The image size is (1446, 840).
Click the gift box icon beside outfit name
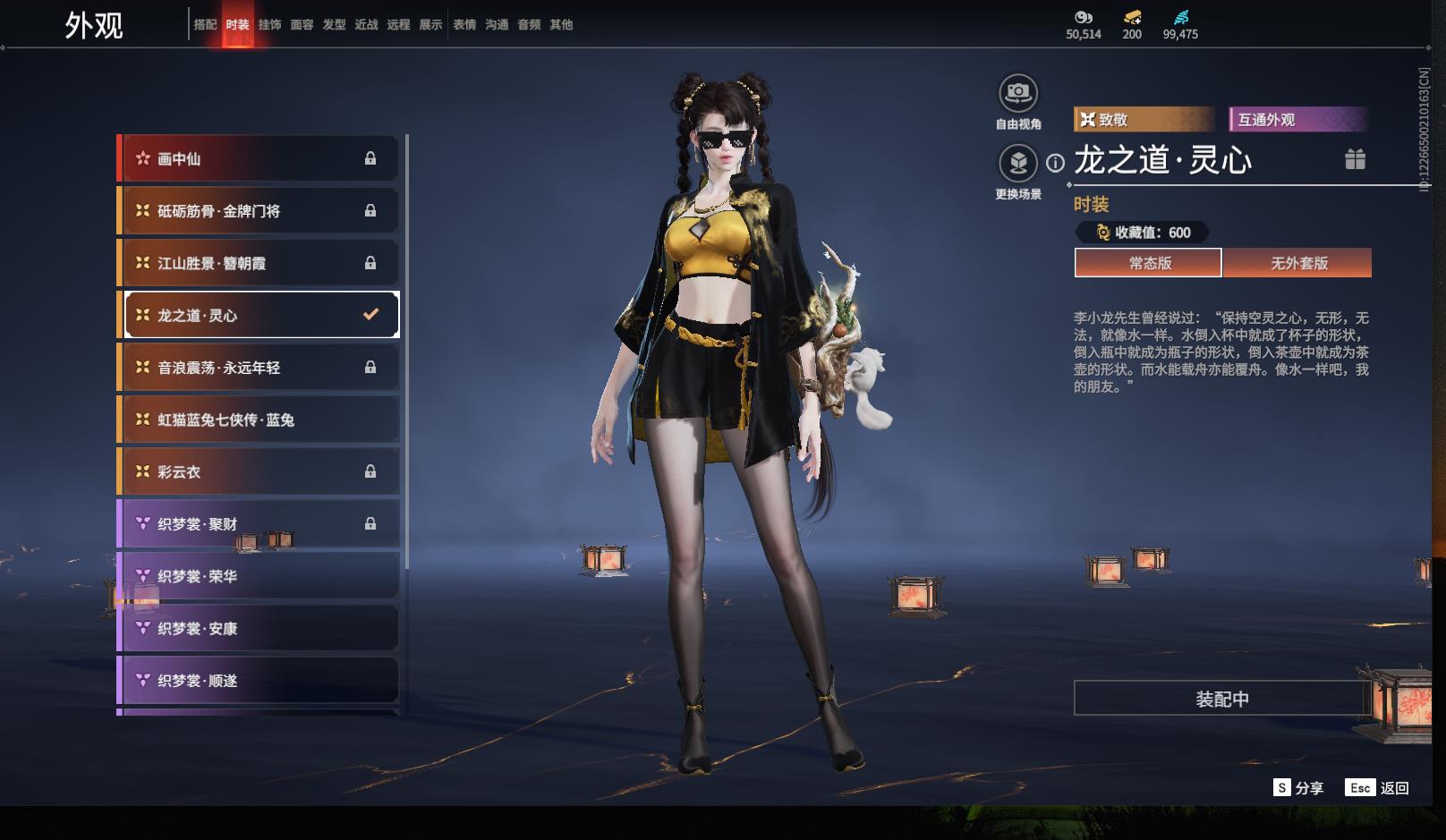(x=1355, y=159)
